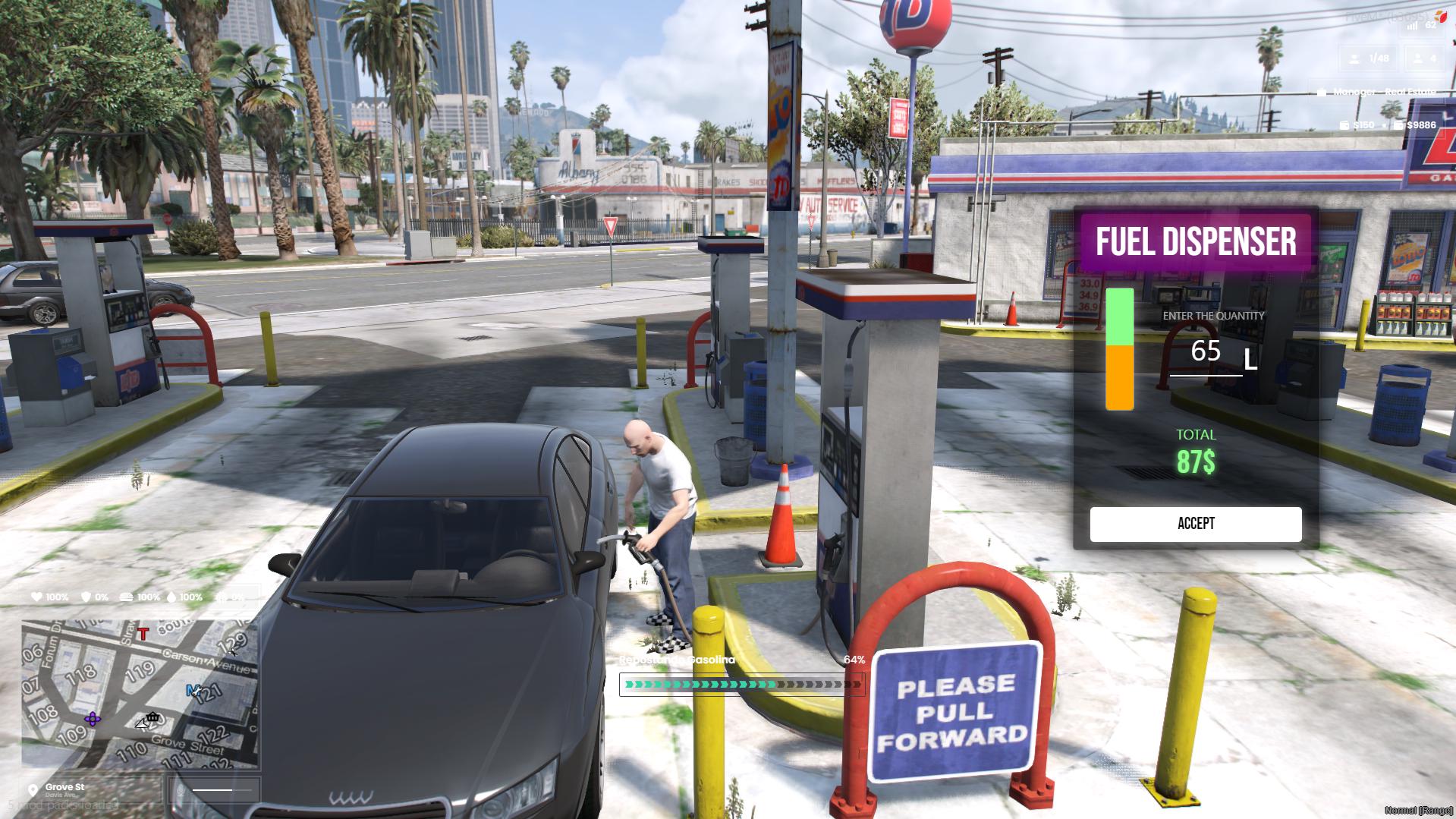
Task: Select the purple waypoint marker on the minimap
Action: click(x=93, y=720)
